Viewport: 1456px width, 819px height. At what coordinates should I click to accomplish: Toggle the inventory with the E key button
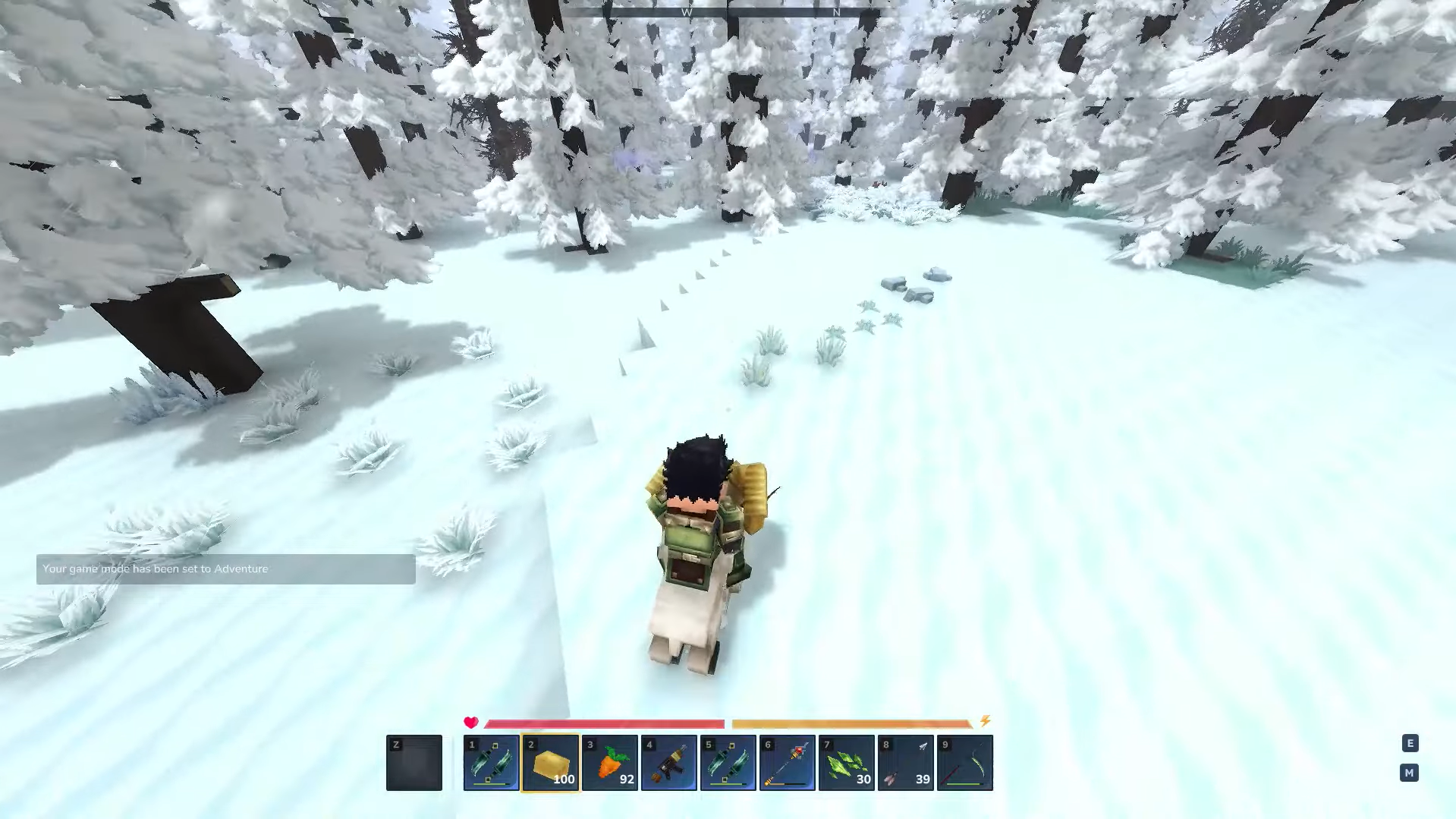click(x=1409, y=744)
